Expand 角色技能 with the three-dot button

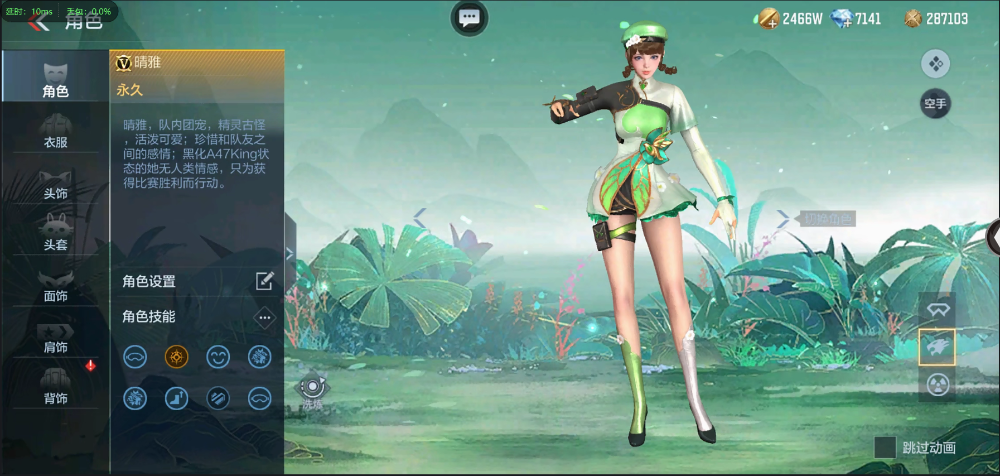(264, 317)
